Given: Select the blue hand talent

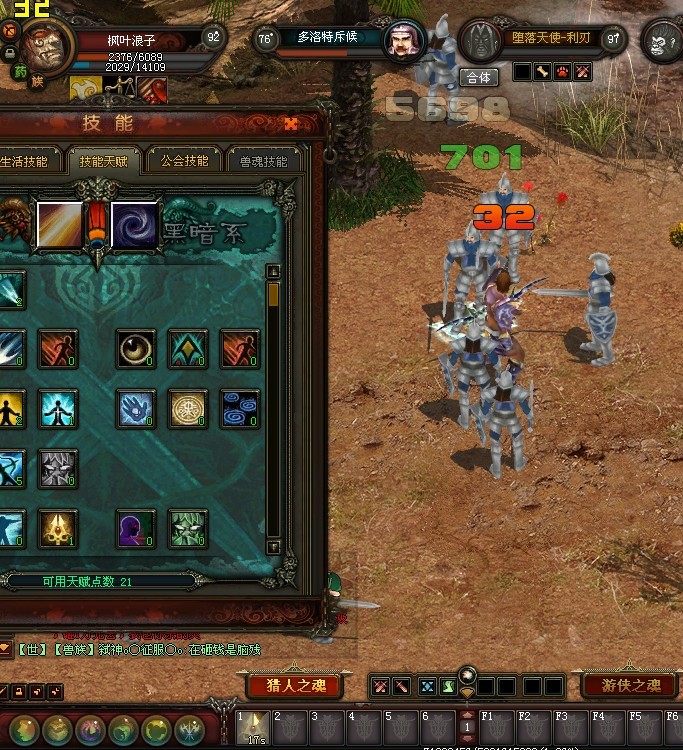Looking at the screenshot, I should pos(135,408).
